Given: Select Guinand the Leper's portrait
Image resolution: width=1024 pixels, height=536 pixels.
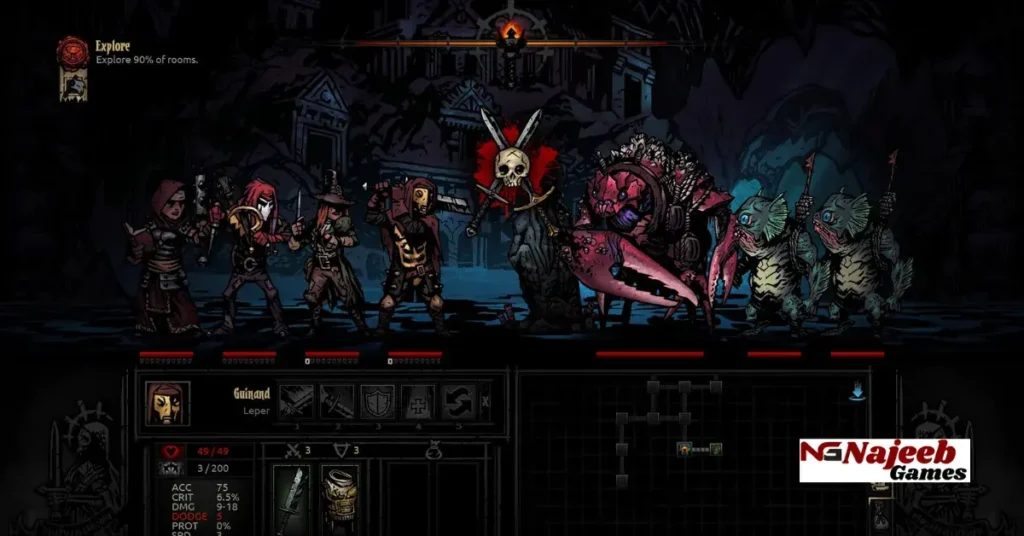Looking at the screenshot, I should coord(167,402).
